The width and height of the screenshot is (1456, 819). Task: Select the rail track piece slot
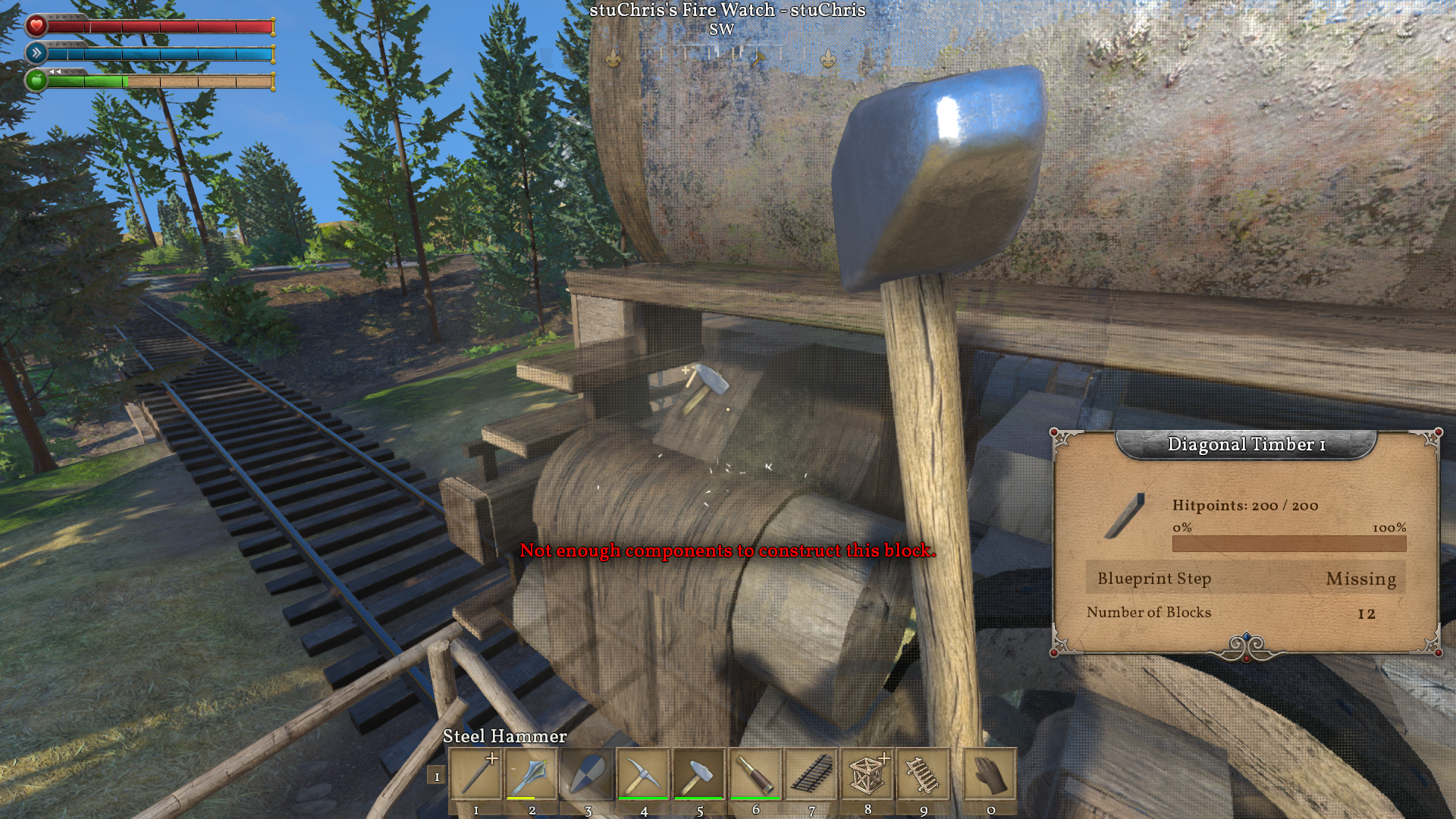811,774
